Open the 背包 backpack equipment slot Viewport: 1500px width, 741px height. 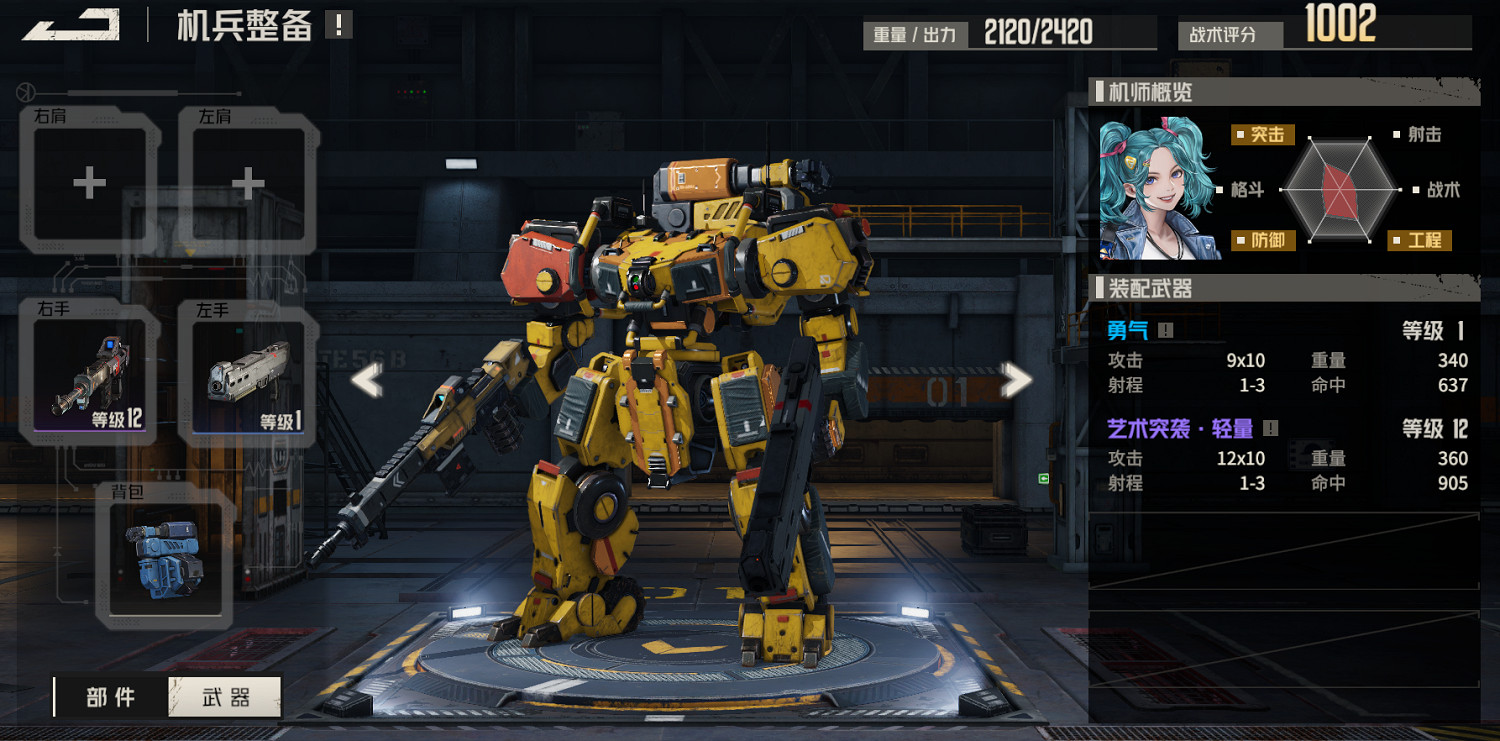[x=165, y=558]
